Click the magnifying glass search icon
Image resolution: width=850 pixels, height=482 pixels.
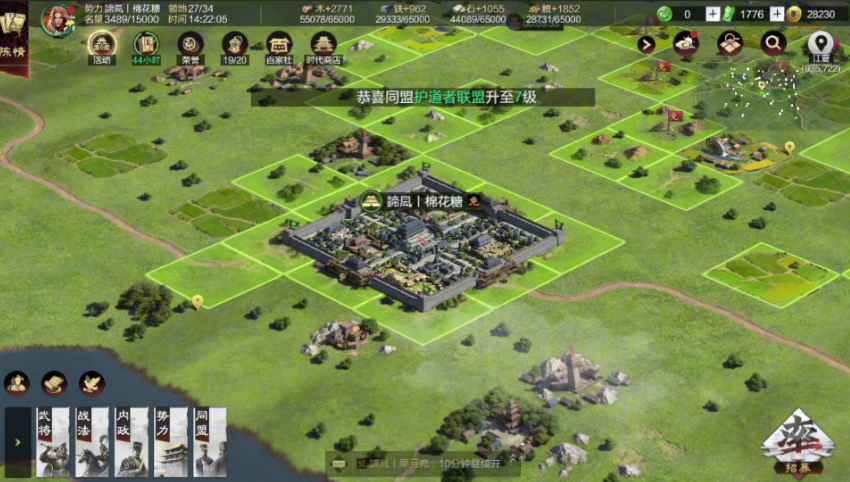772,43
